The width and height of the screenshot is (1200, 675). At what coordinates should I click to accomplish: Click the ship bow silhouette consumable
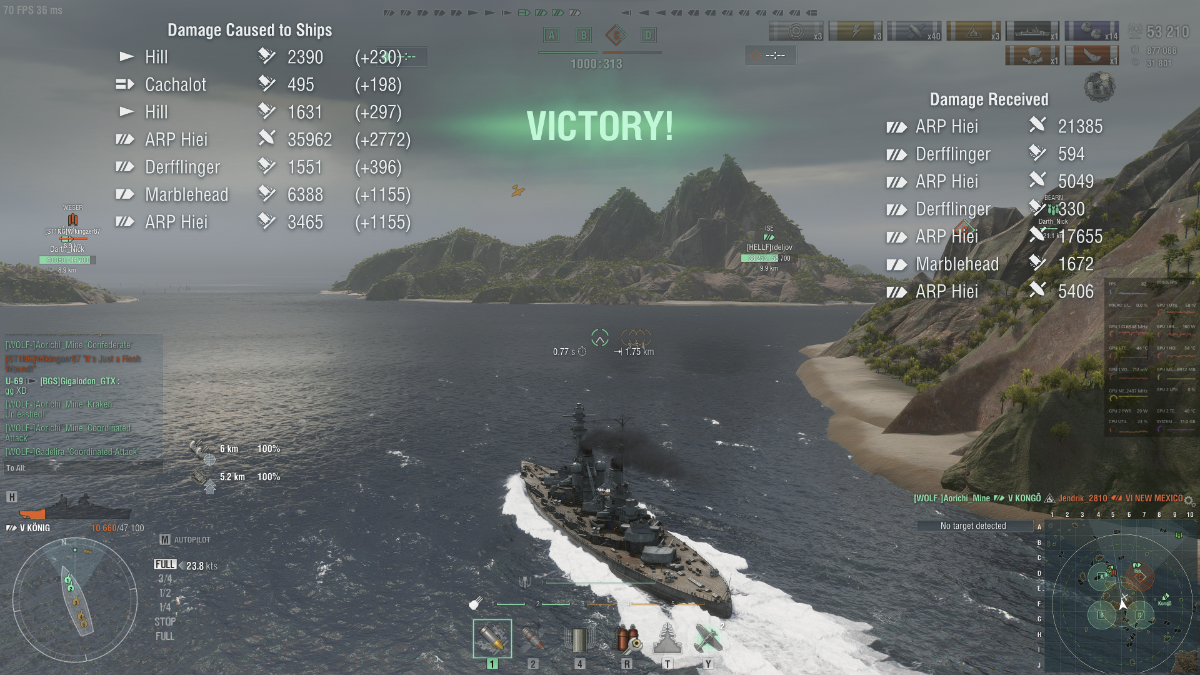point(668,639)
